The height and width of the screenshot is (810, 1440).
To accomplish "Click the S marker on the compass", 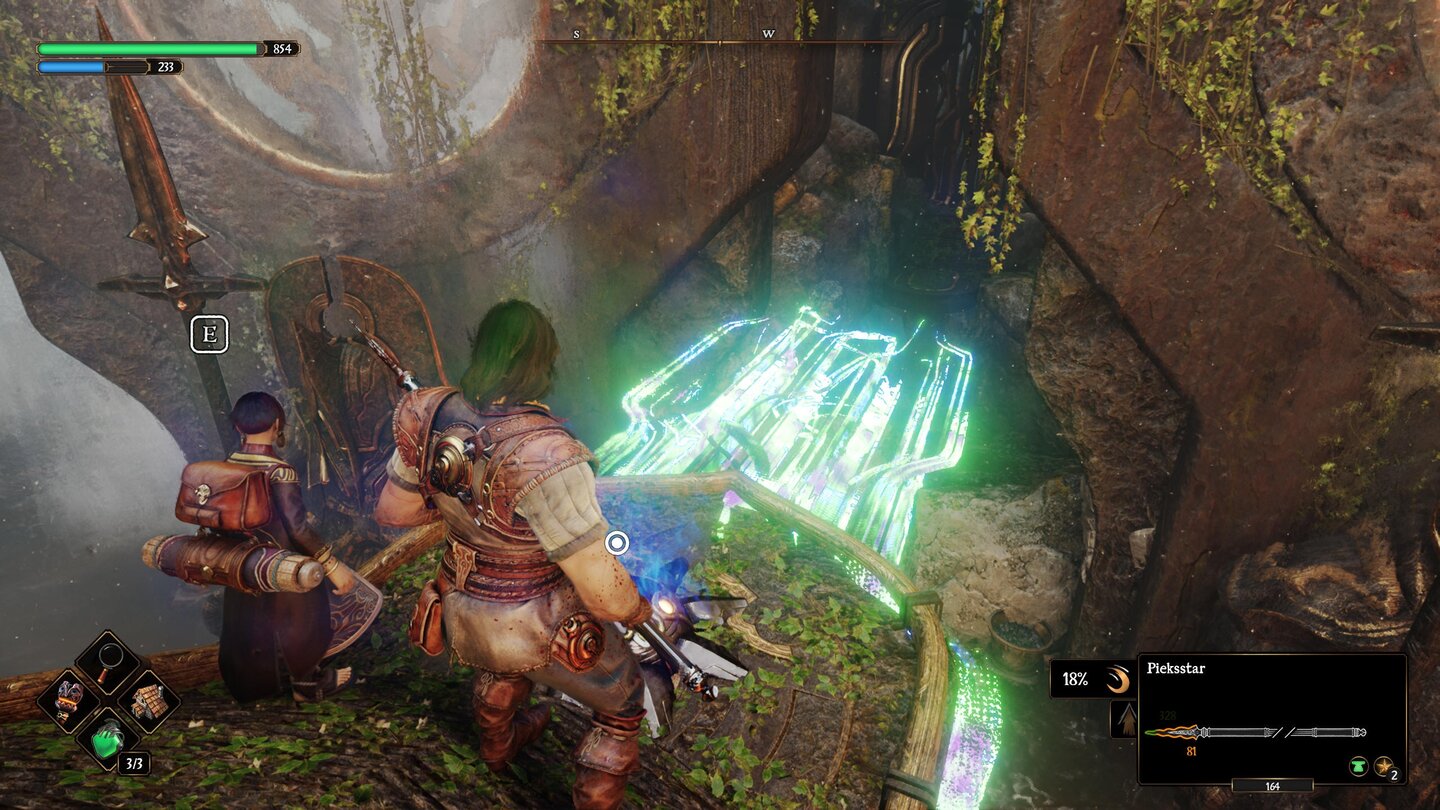I will (575, 35).
